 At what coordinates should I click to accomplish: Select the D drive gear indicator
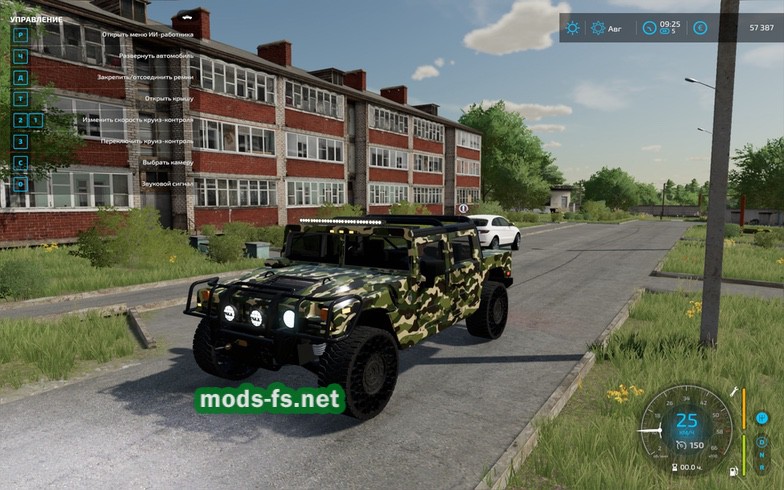click(762, 441)
